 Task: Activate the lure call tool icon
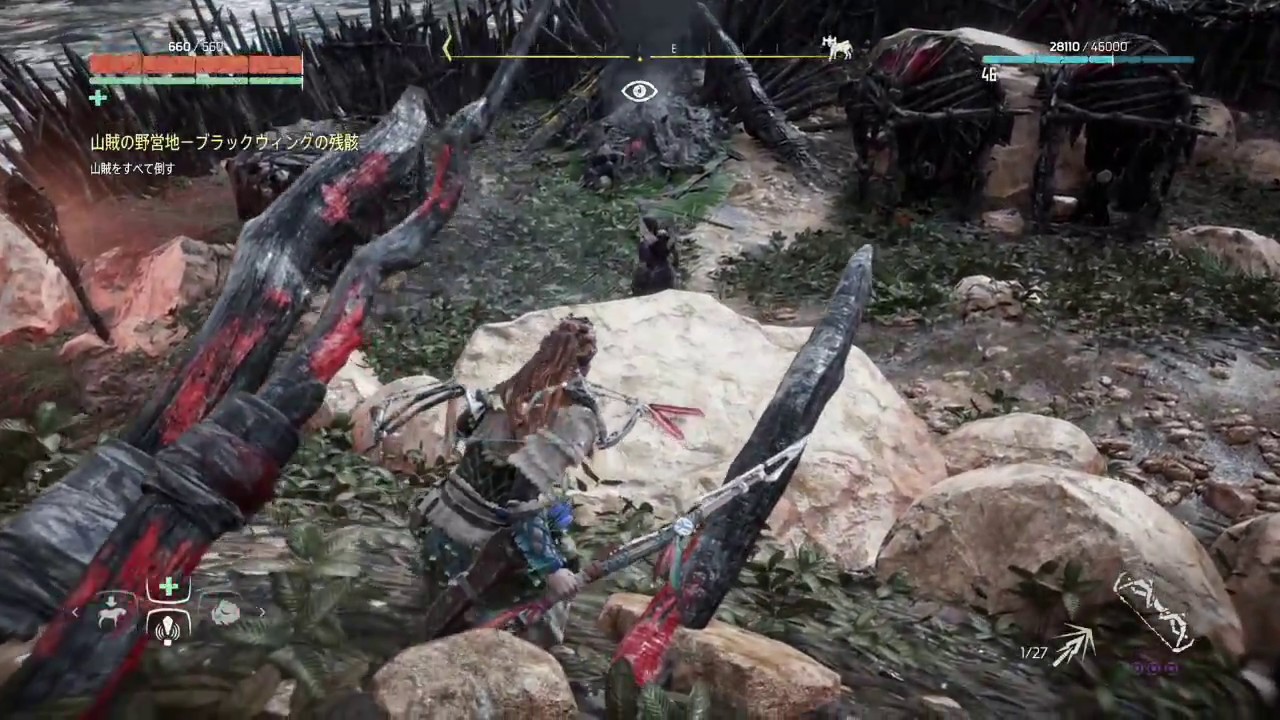tap(169, 627)
